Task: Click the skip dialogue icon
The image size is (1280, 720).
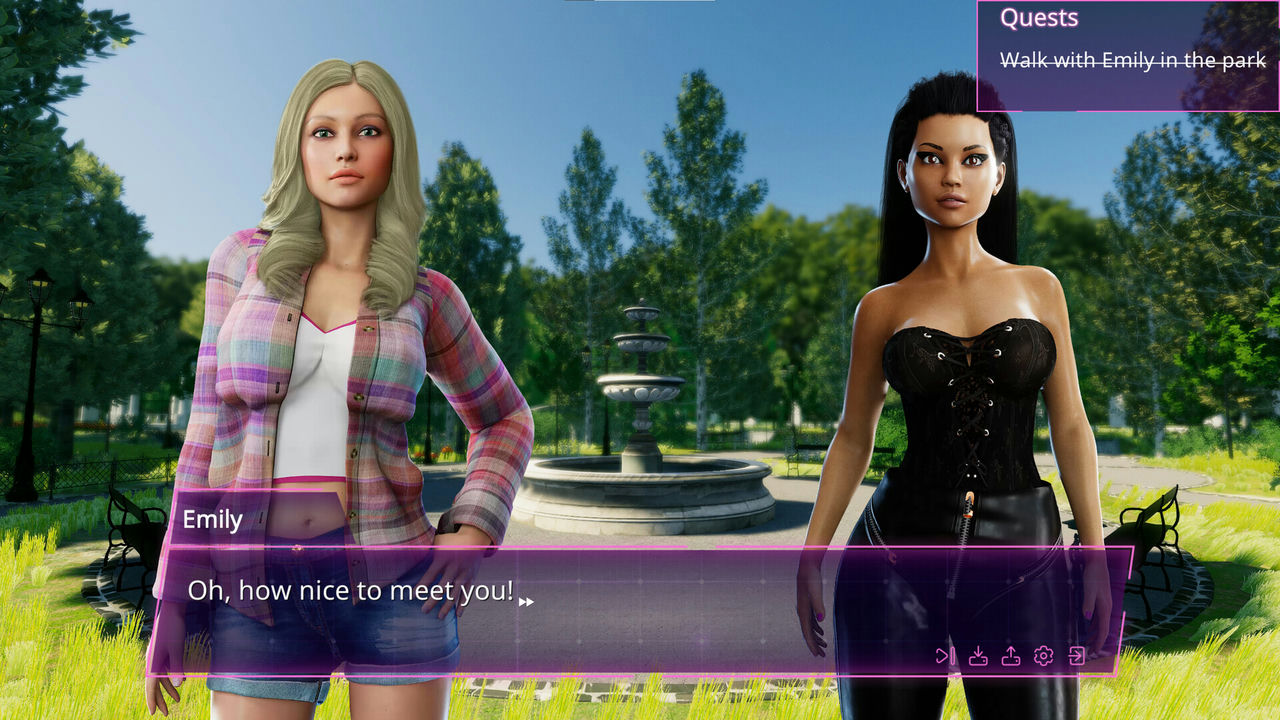Action: tap(945, 656)
